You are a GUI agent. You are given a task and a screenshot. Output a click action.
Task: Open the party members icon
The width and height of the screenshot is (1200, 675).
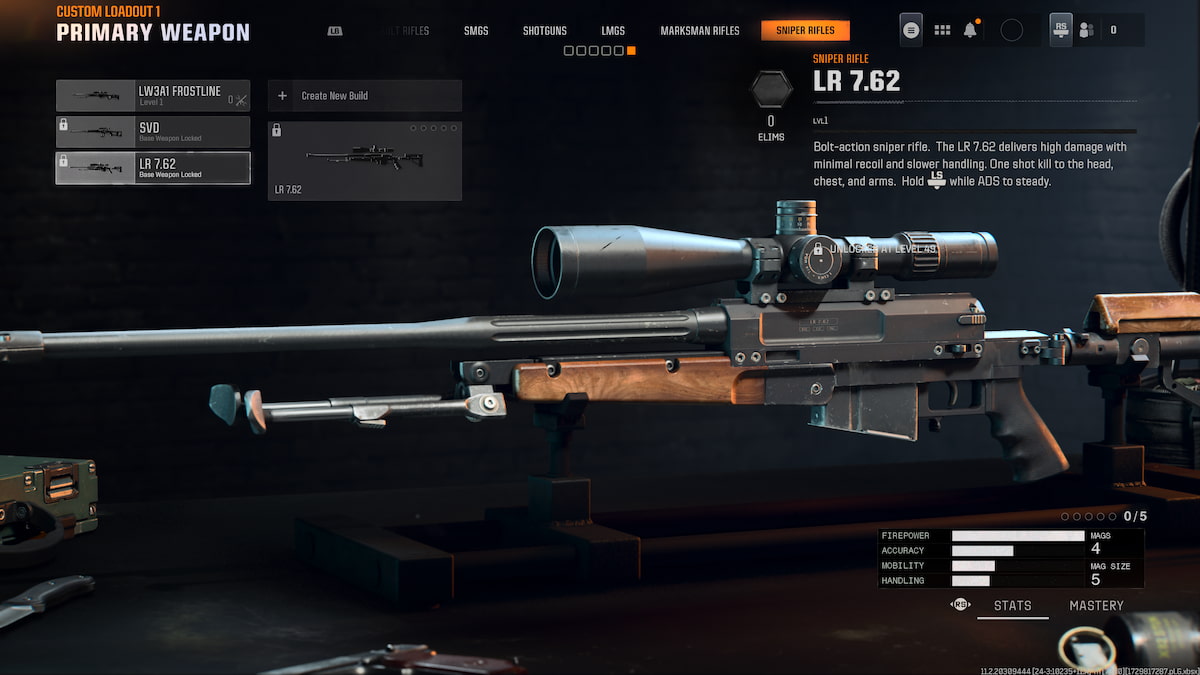pos(1087,30)
